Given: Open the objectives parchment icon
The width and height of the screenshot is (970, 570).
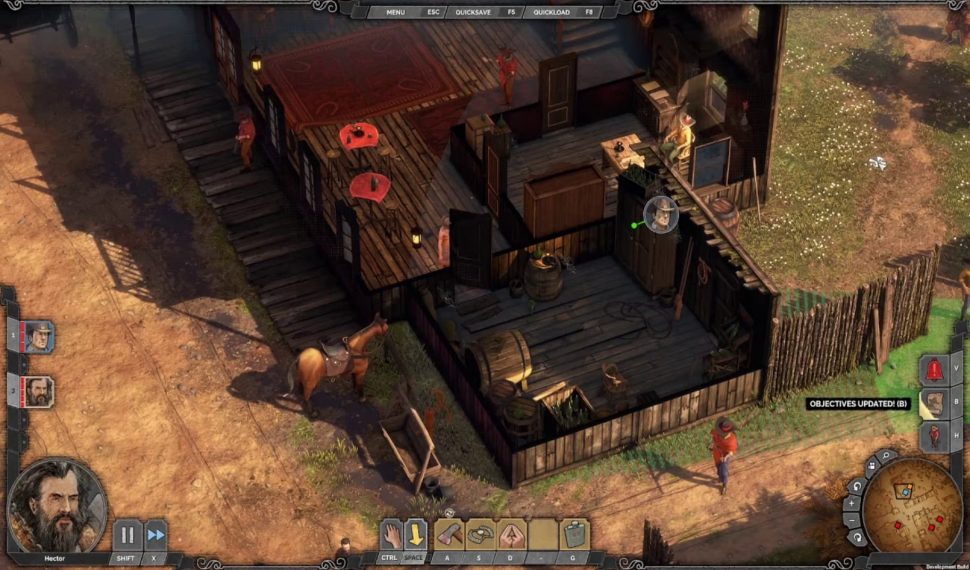Looking at the screenshot, I should point(935,403).
